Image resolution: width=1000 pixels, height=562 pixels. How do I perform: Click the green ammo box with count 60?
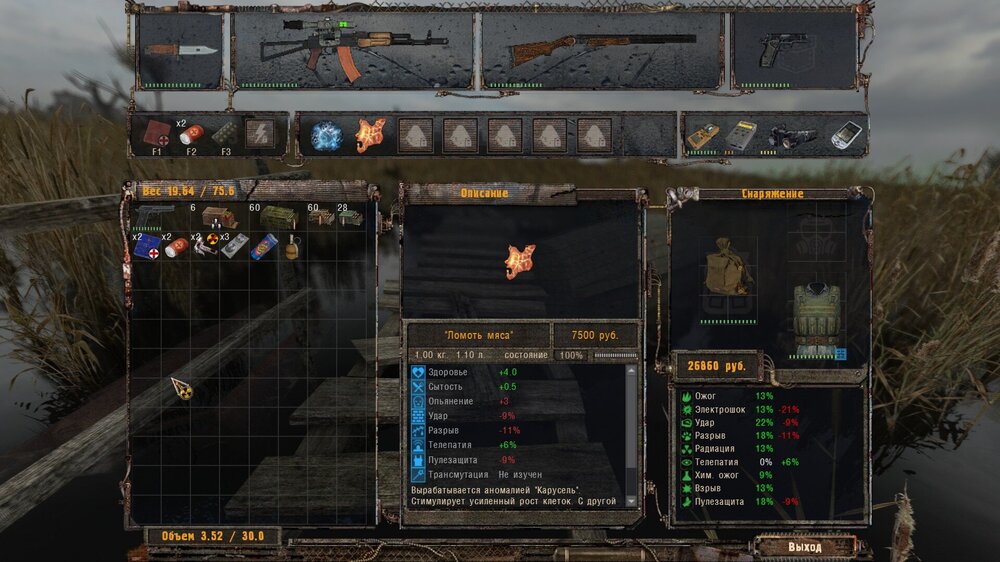click(276, 217)
